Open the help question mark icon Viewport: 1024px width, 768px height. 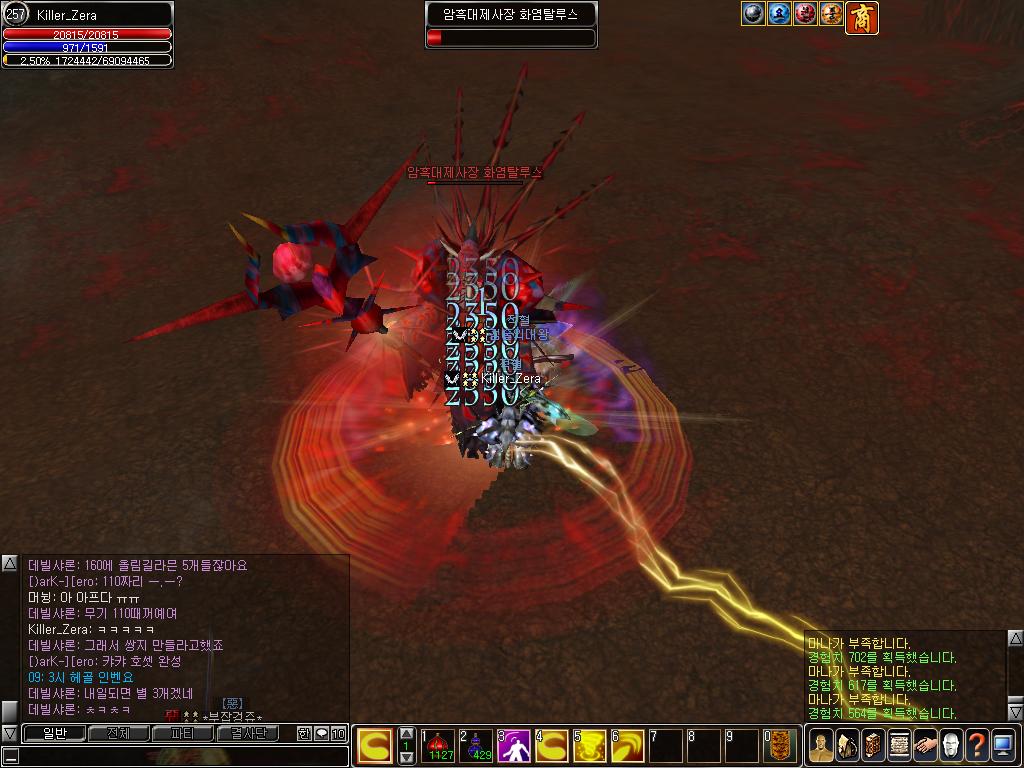(977, 745)
